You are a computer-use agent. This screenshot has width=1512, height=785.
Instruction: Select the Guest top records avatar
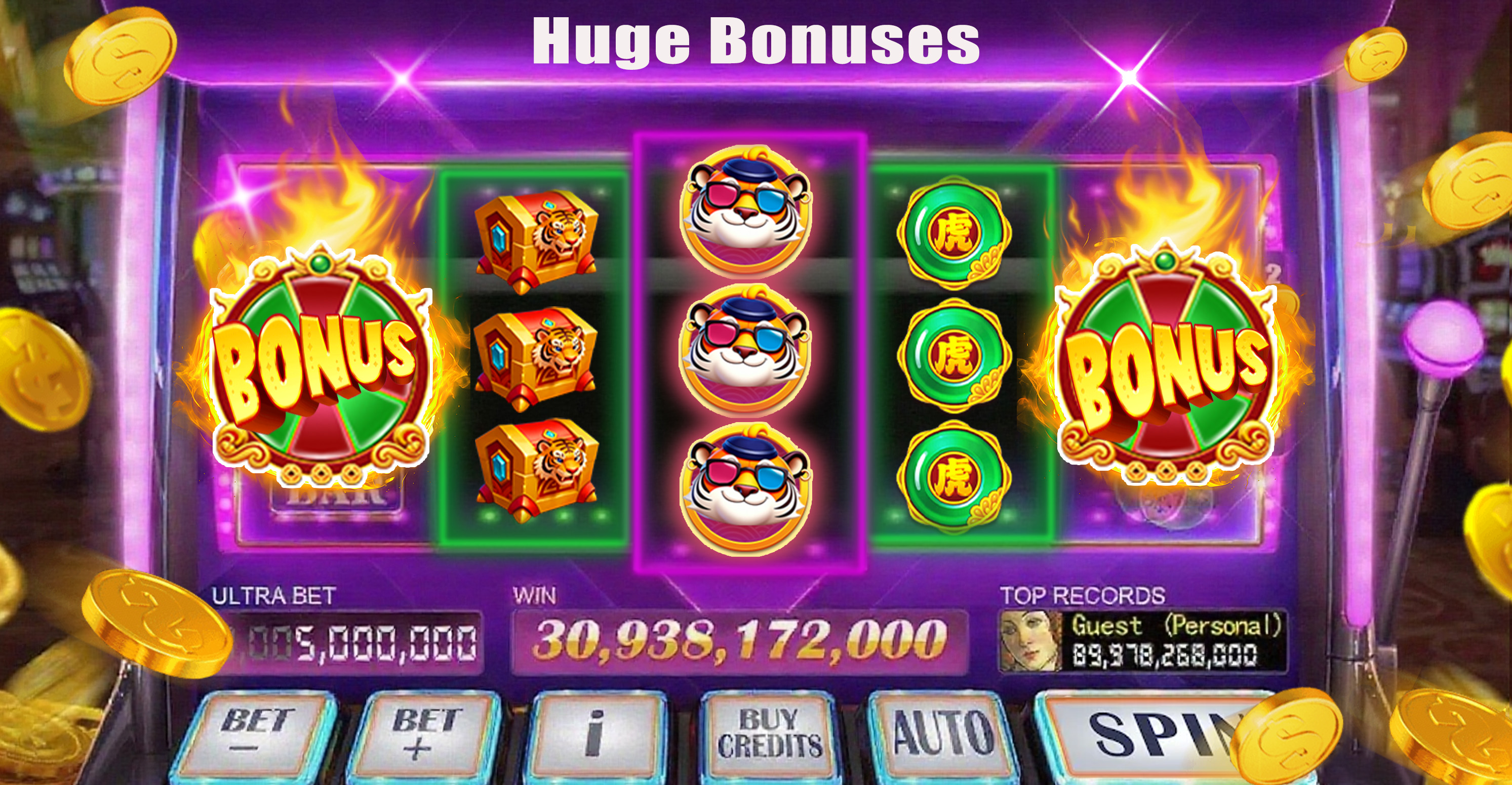tap(1030, 641)
